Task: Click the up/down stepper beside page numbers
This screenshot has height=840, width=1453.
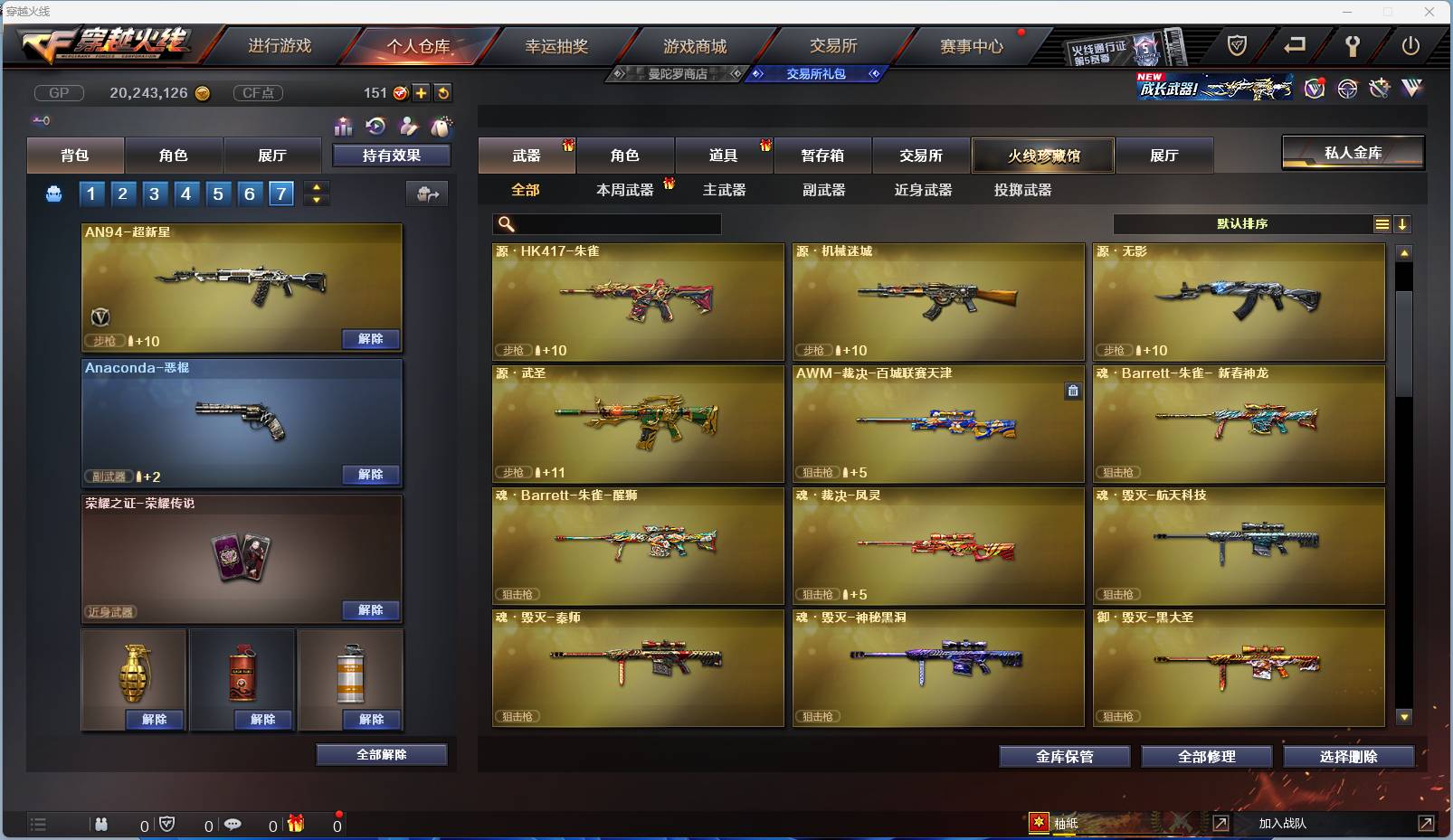Action: point(316,193)
